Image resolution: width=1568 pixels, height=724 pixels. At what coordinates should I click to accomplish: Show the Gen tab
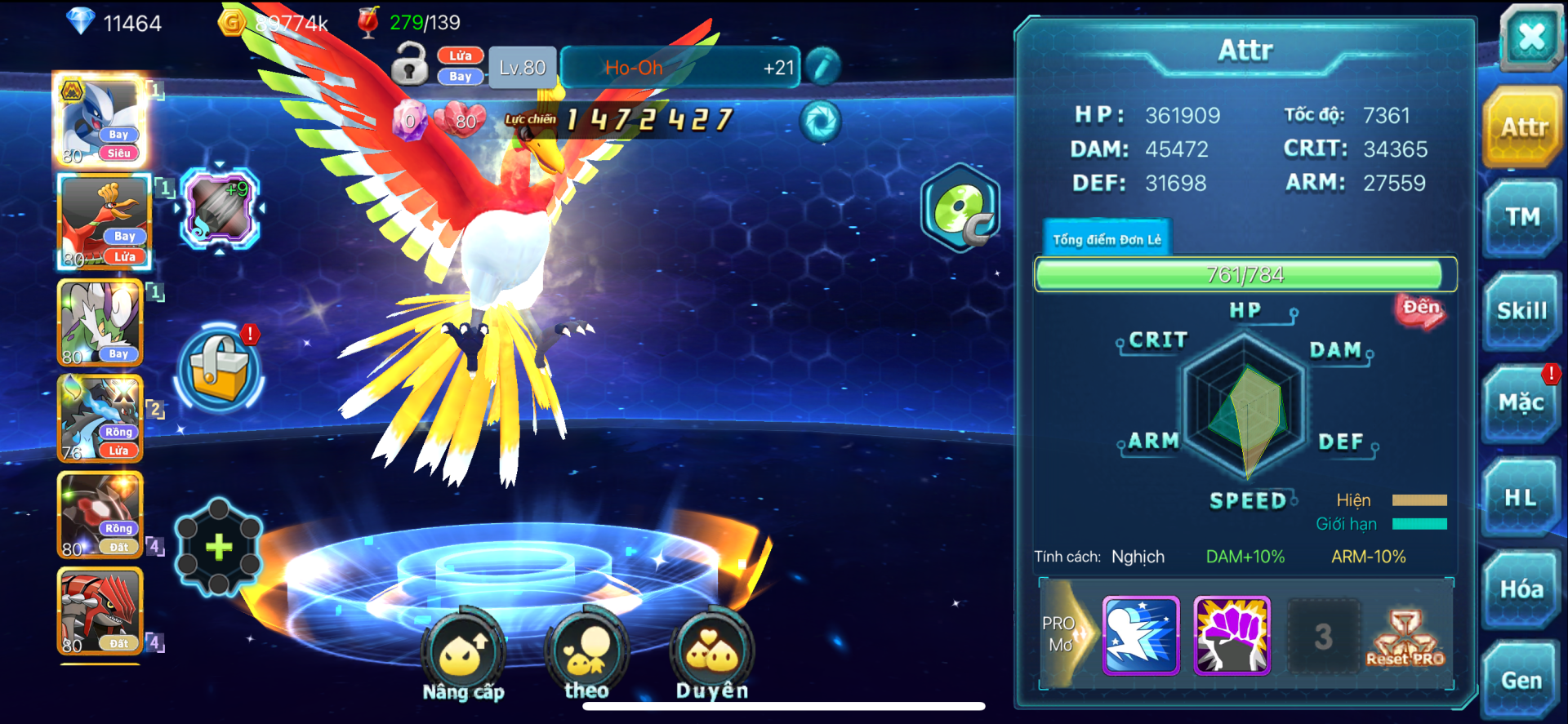point(1521,680)
